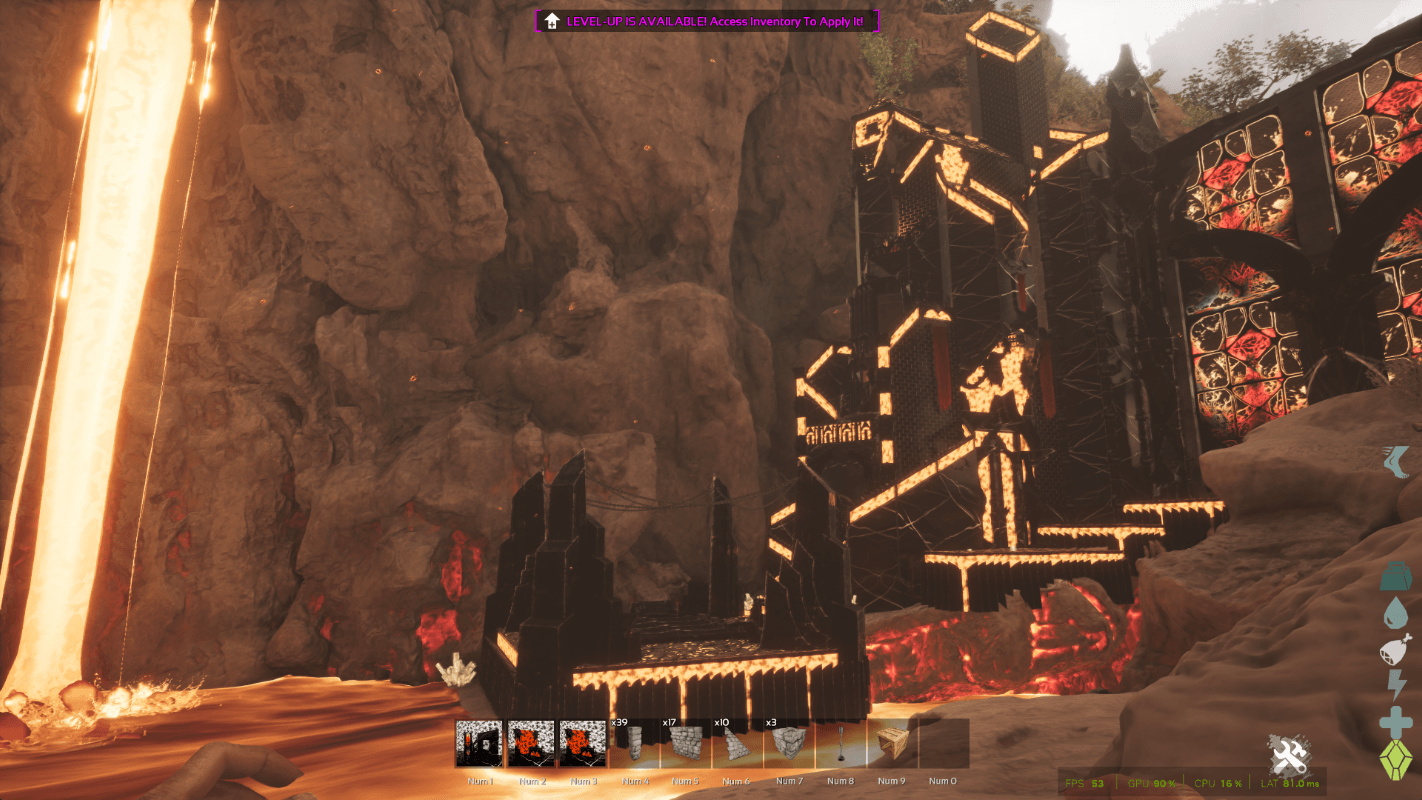Image resolution: width=1422 pixels, height=800 pixels.
Task: Select the sloped stone wall stack of 10
Action: (x=737, y=744)
